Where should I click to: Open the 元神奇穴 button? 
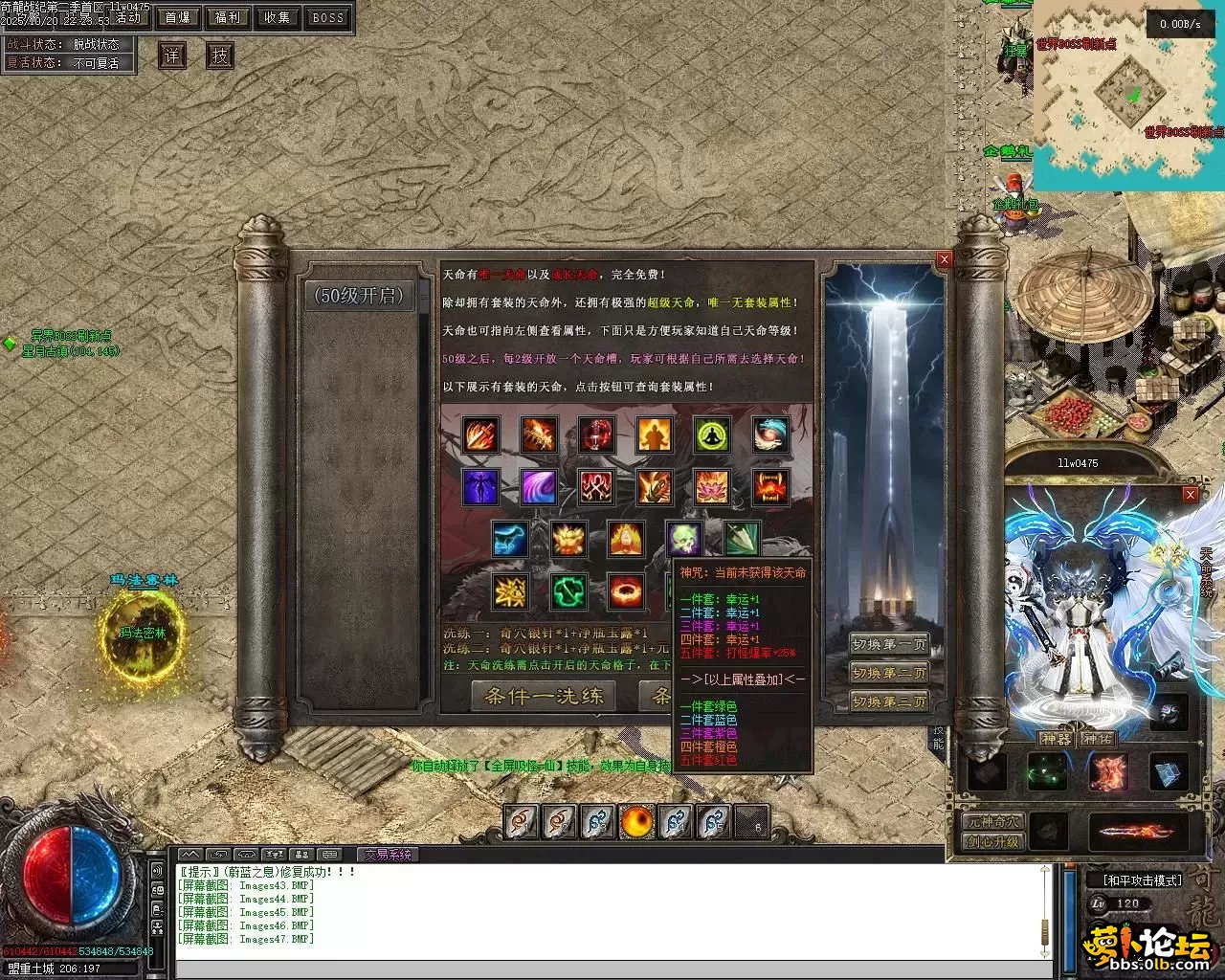992,821
